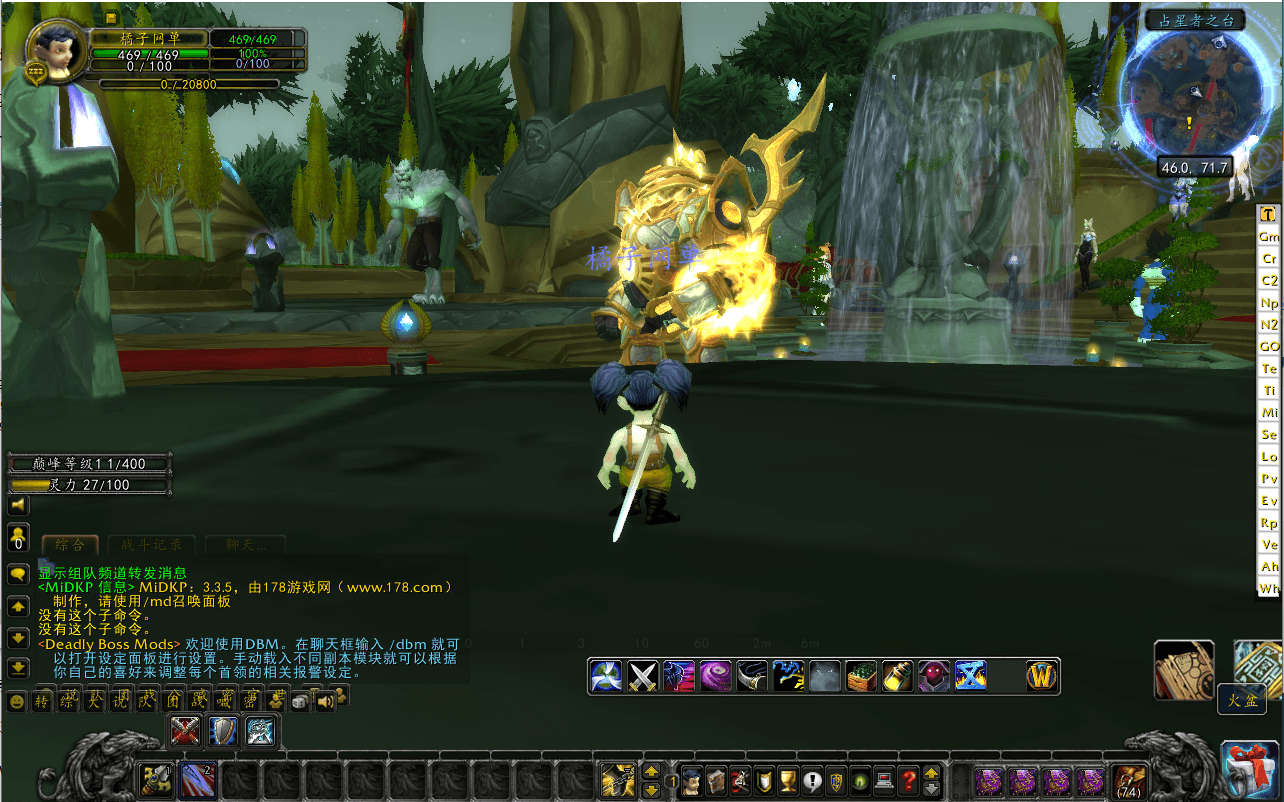1284x802 pixels.
Task: Activate action bar slot 1 hammer ability
Action: tap(158, 778)
